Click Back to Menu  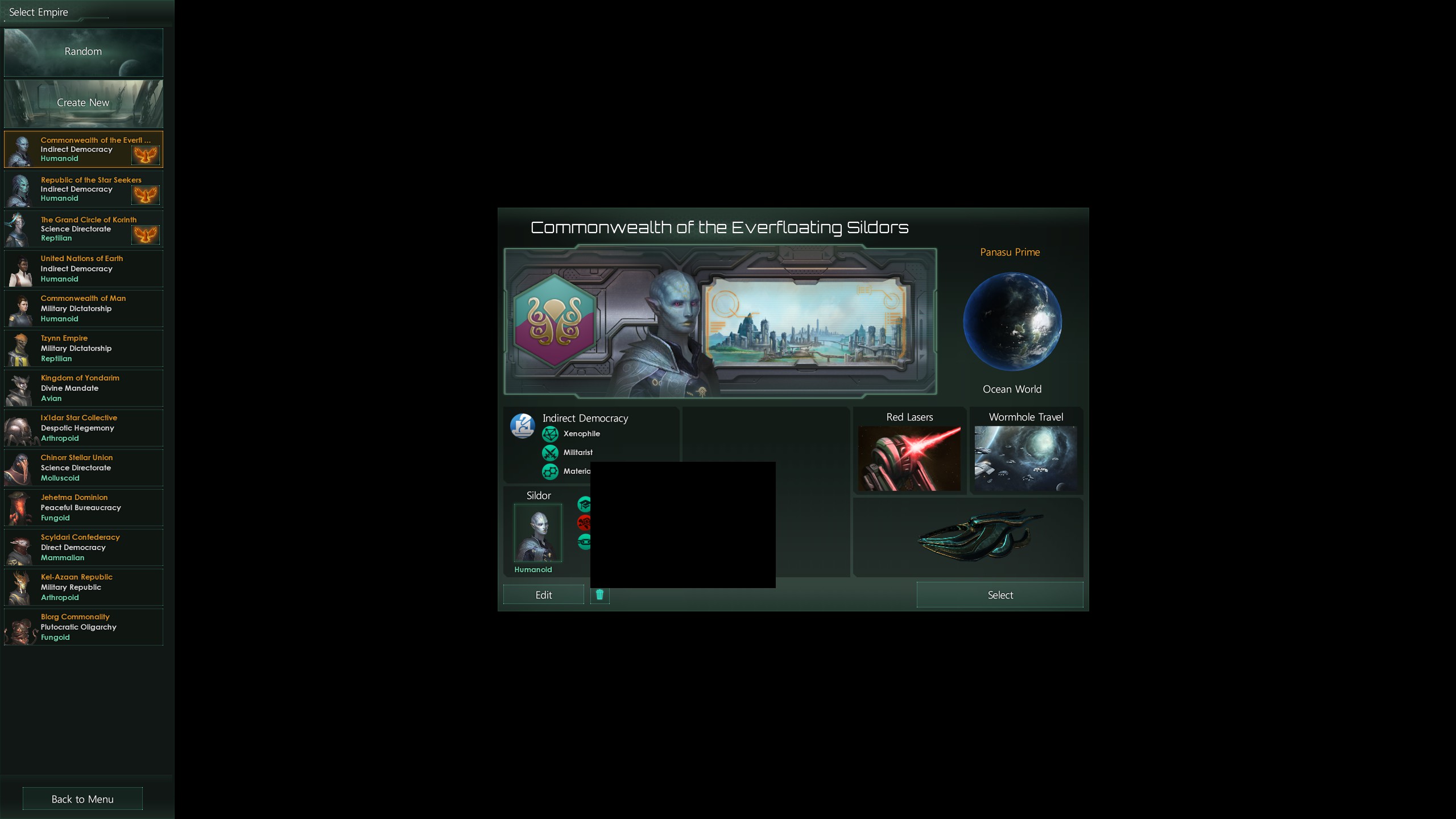[82, 799]
